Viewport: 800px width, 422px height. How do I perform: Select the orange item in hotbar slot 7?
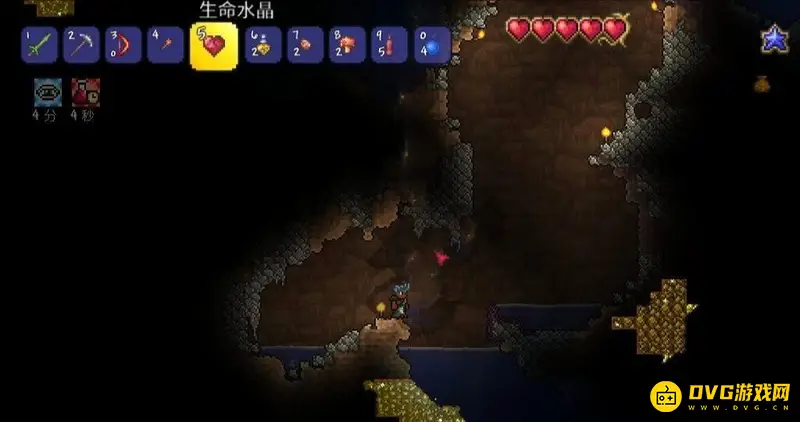click(x=306, y=45)
